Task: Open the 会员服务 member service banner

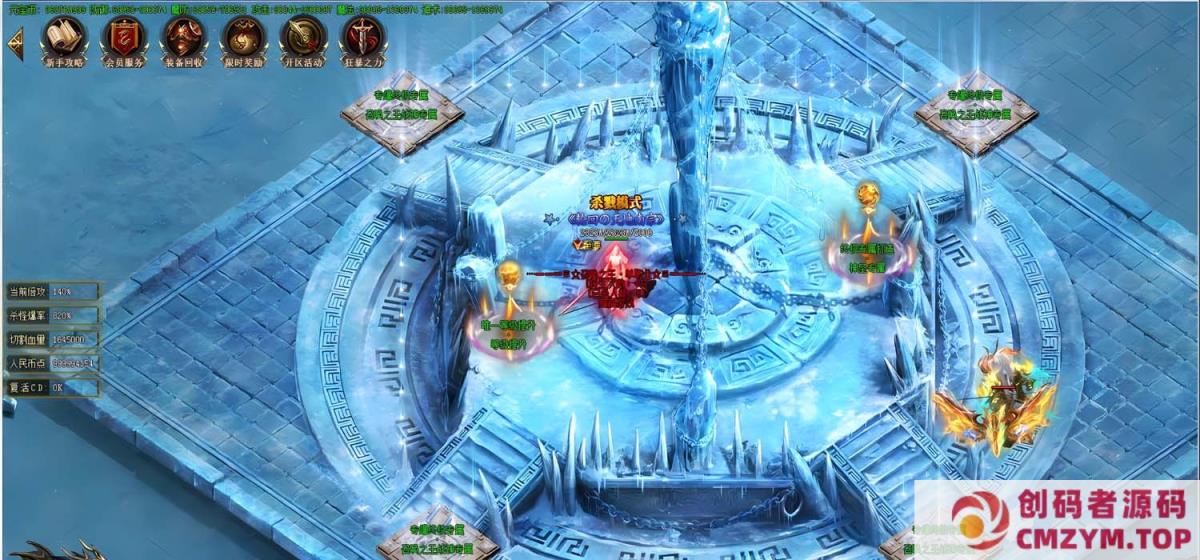Action: (x=124, y=38)
